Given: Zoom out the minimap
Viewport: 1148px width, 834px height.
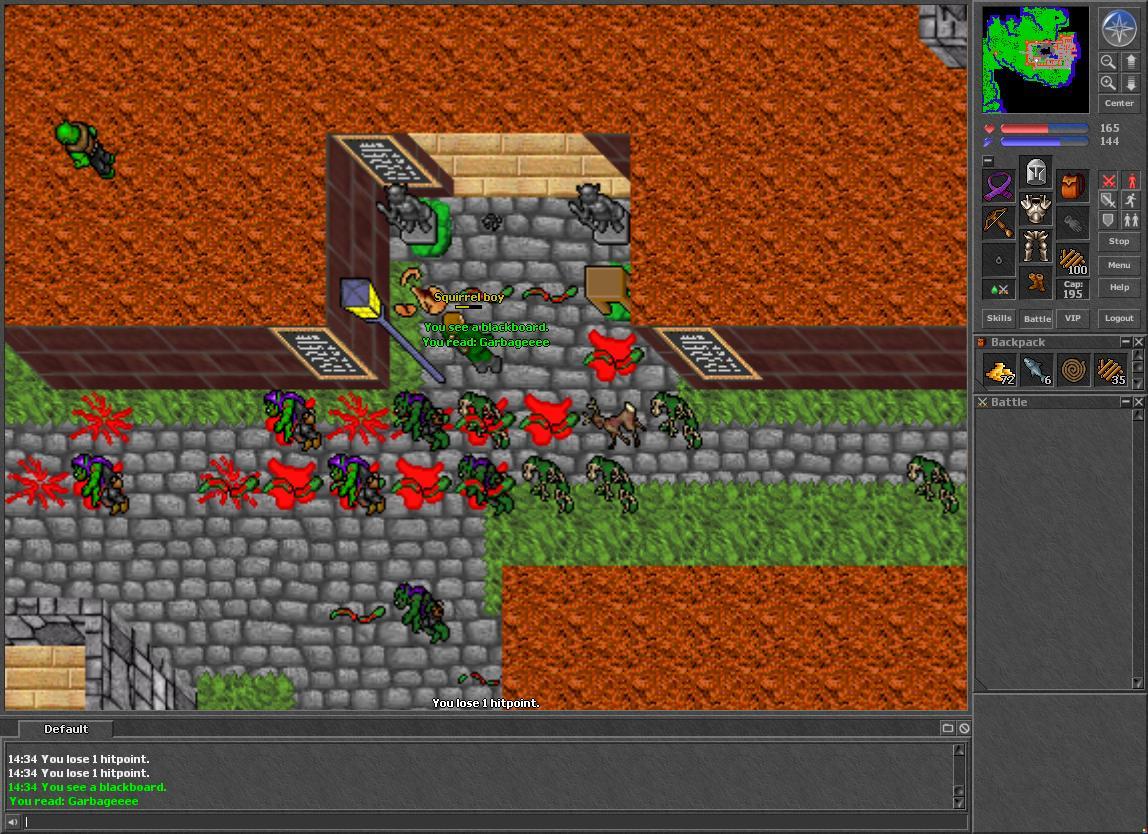Looking at the screenshot, I should click(x=1108, y=61).
